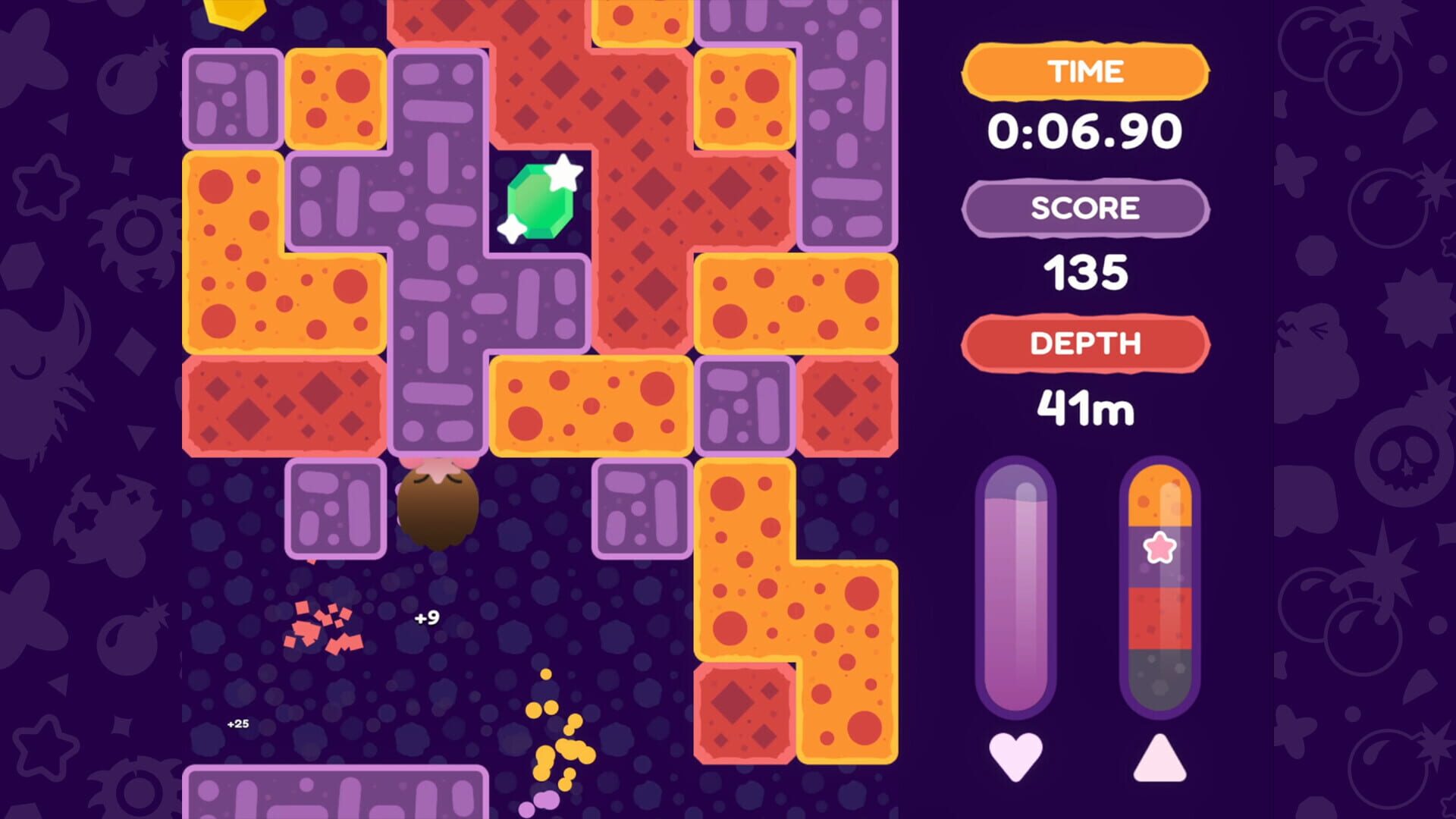Viewport: 1456px width, 819px height.
Task: Select the SCORE panel header
Action: click(x=1084, y=209)
